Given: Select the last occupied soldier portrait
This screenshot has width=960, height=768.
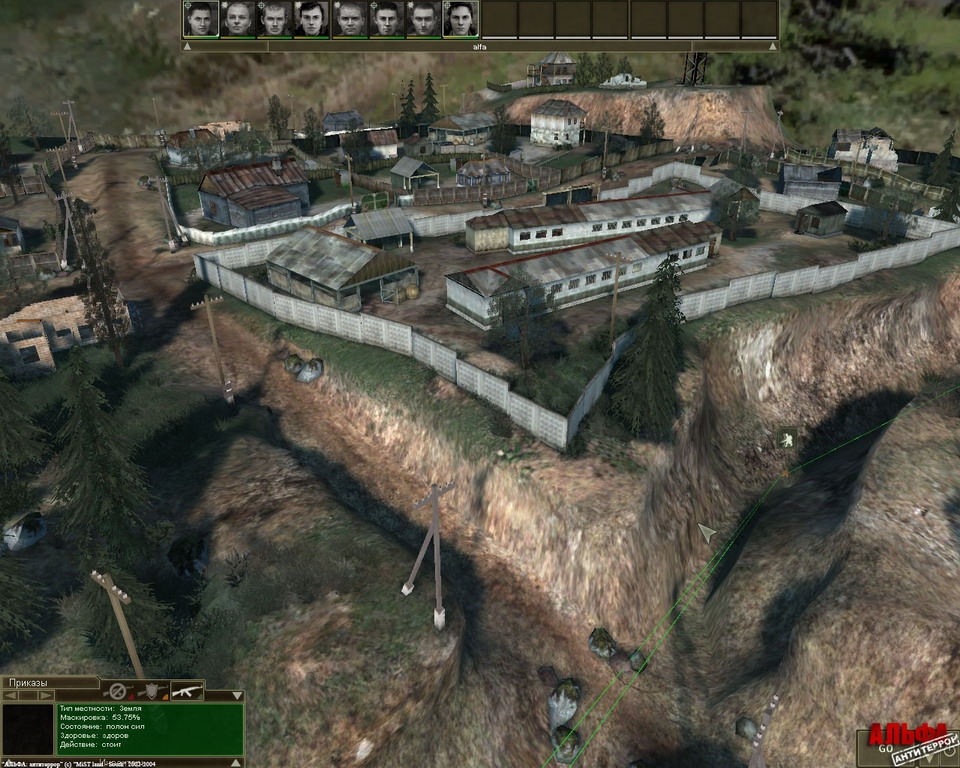Looking at the screenshot, I should tap(460, 19).
